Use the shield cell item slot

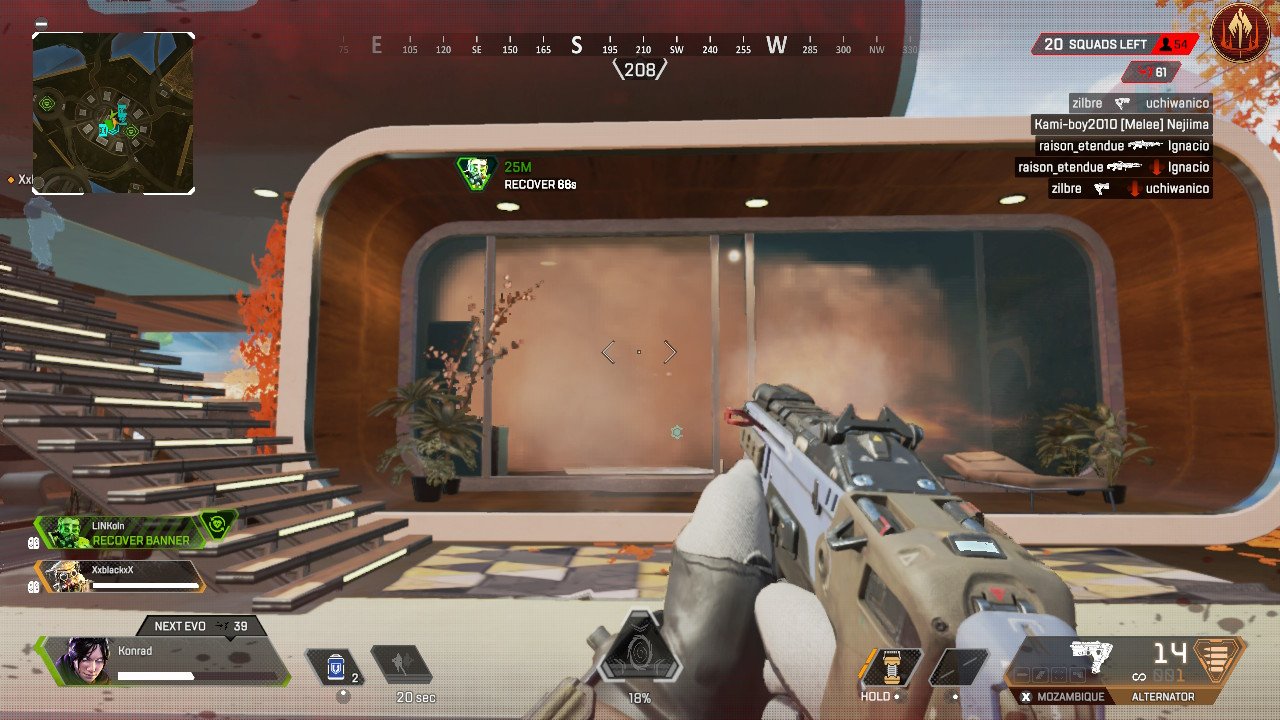pyautogui.click(x=336, y=665)
